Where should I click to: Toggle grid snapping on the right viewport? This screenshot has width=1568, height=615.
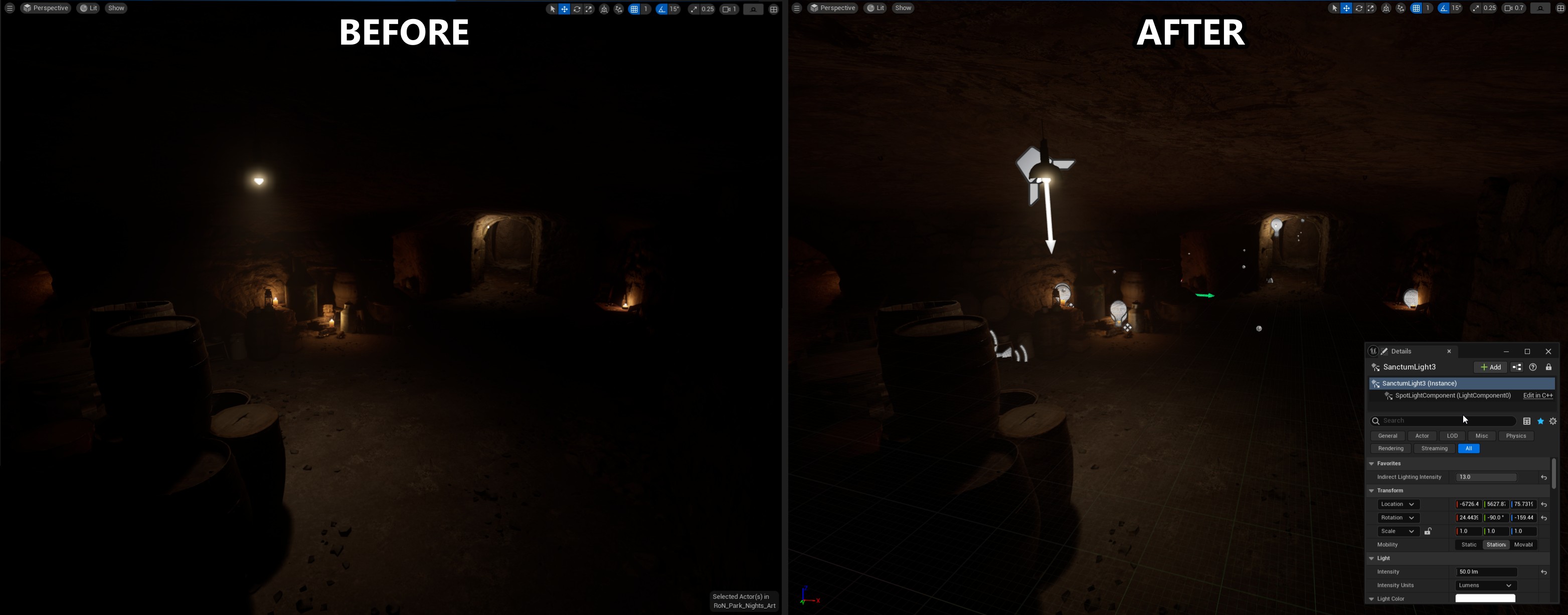point(1416,8)
